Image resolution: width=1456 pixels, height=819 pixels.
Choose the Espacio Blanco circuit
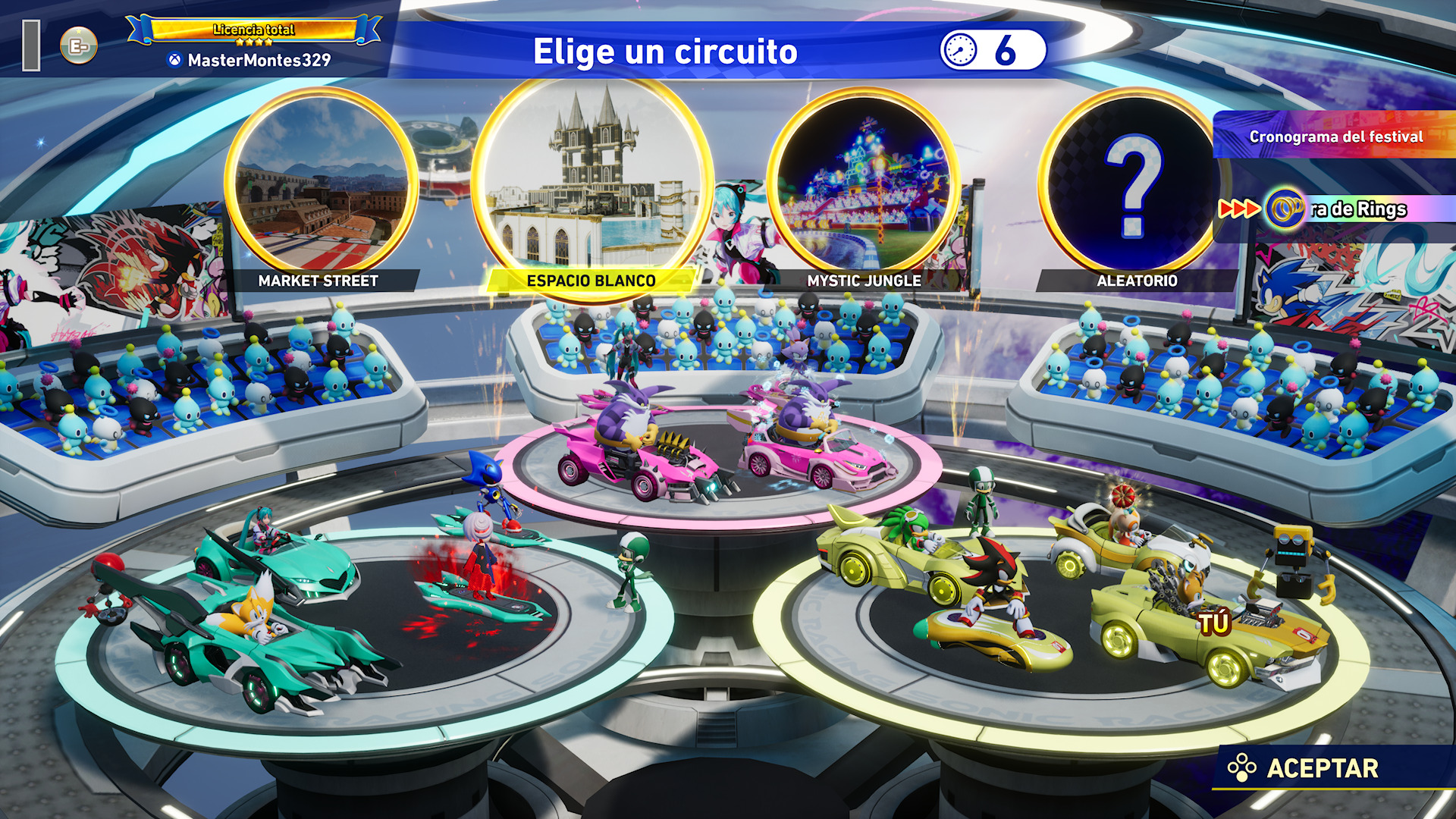tap(591, 182)
